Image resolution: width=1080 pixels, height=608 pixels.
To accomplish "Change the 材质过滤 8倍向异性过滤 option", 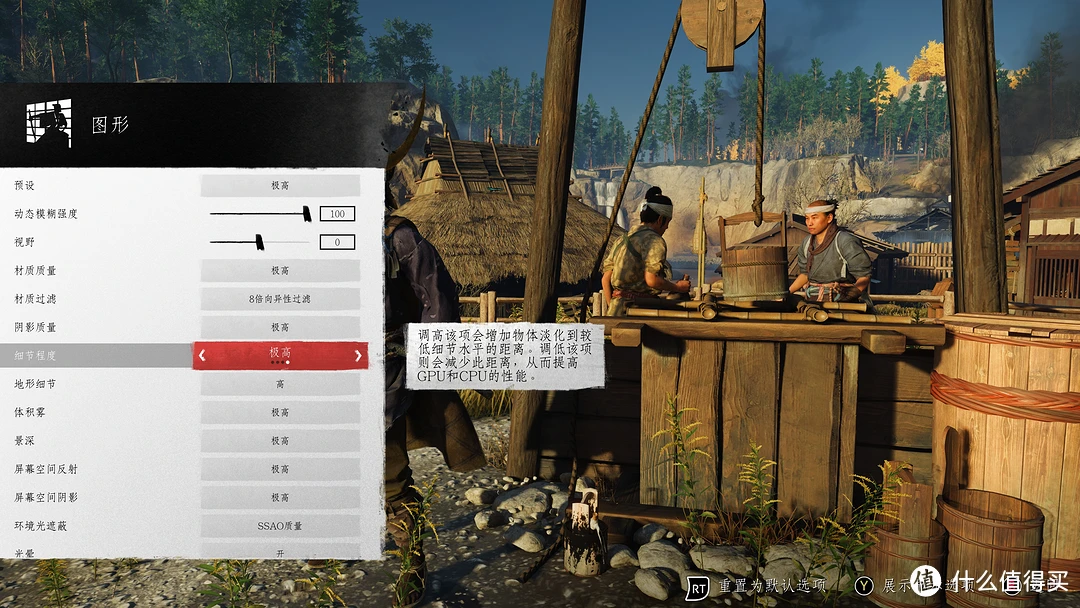I will [280, 298].
